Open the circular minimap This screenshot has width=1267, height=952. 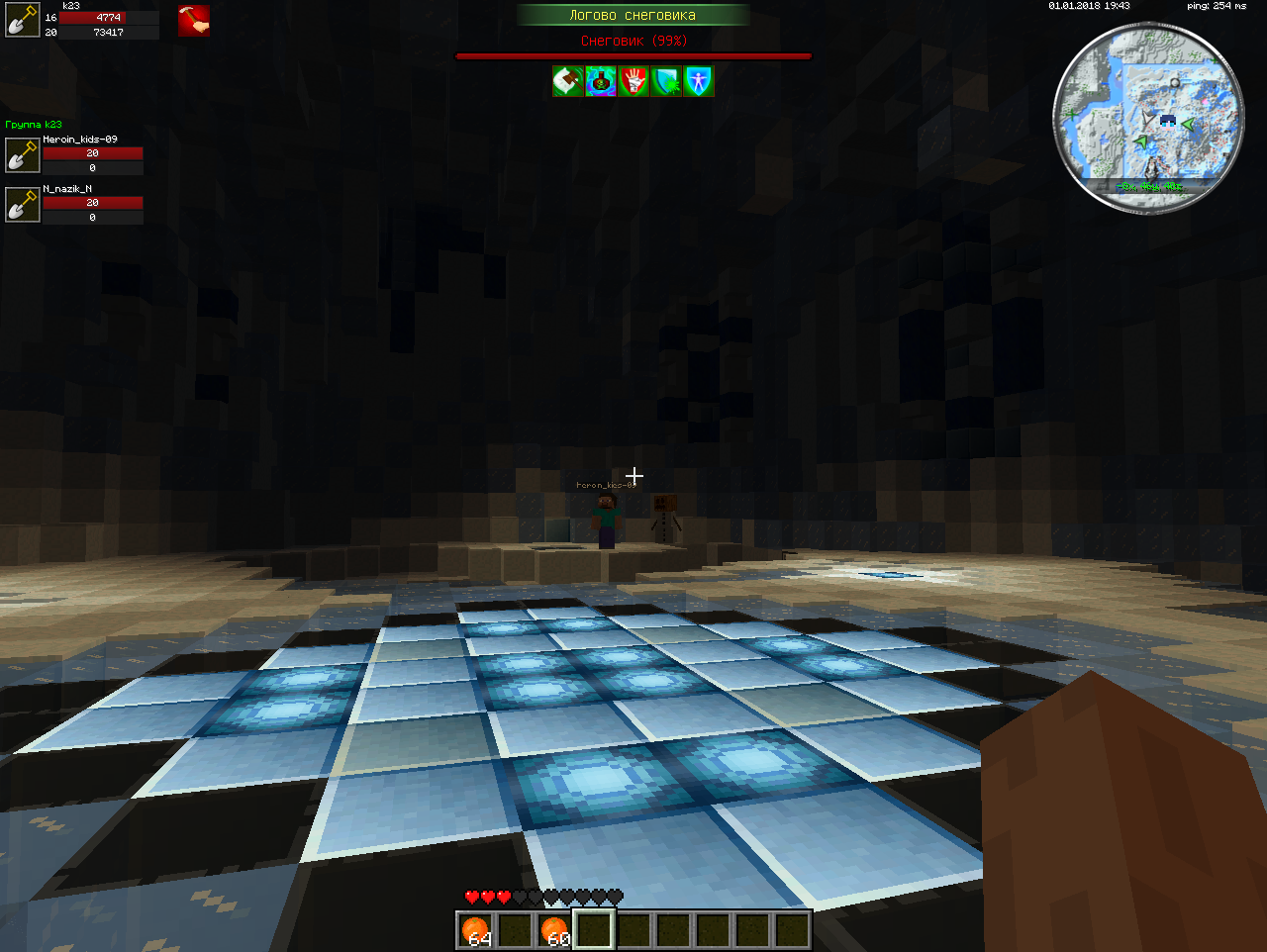(1148, 117)
